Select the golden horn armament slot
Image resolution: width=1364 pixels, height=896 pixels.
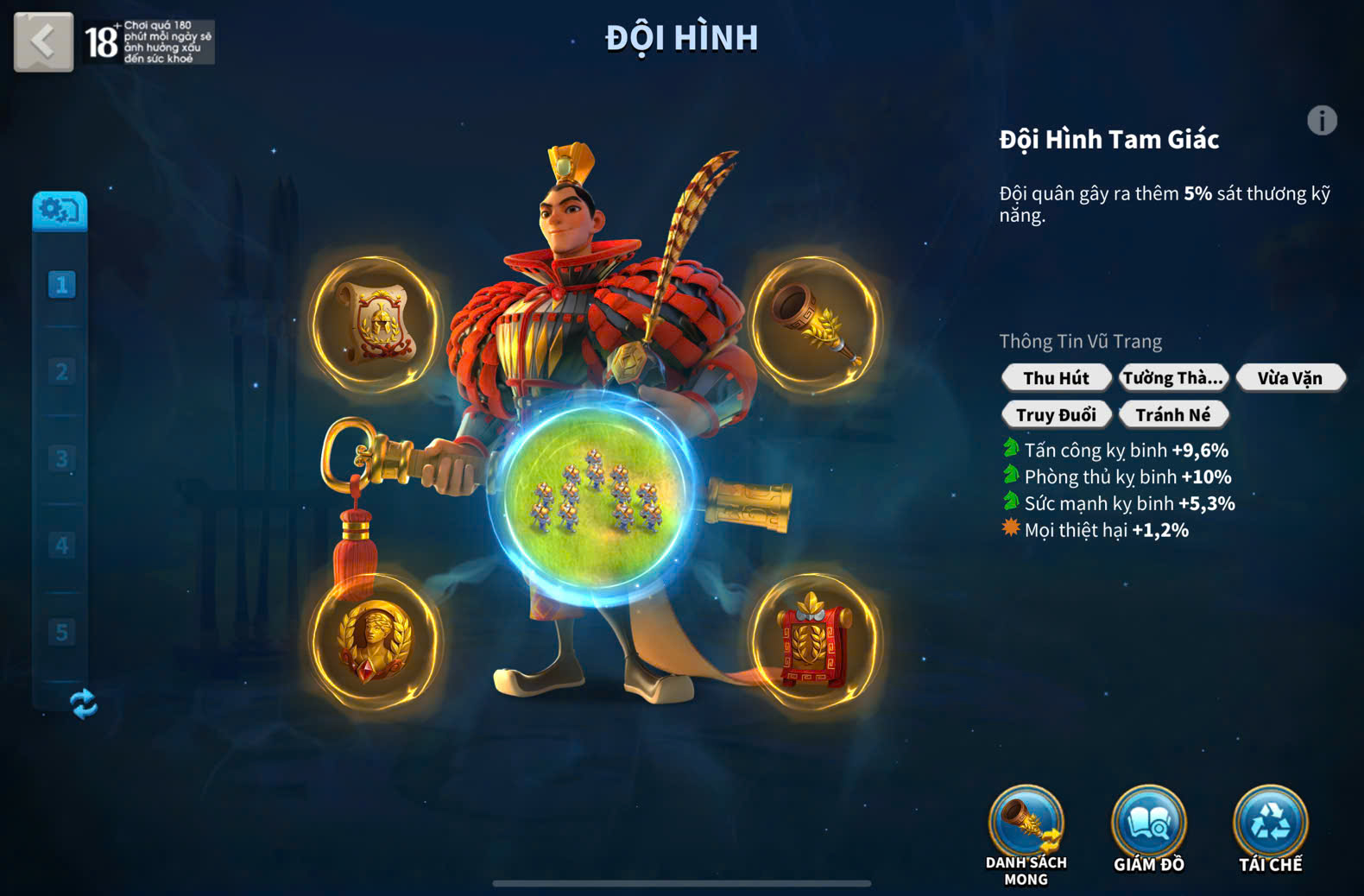[814, 323]
